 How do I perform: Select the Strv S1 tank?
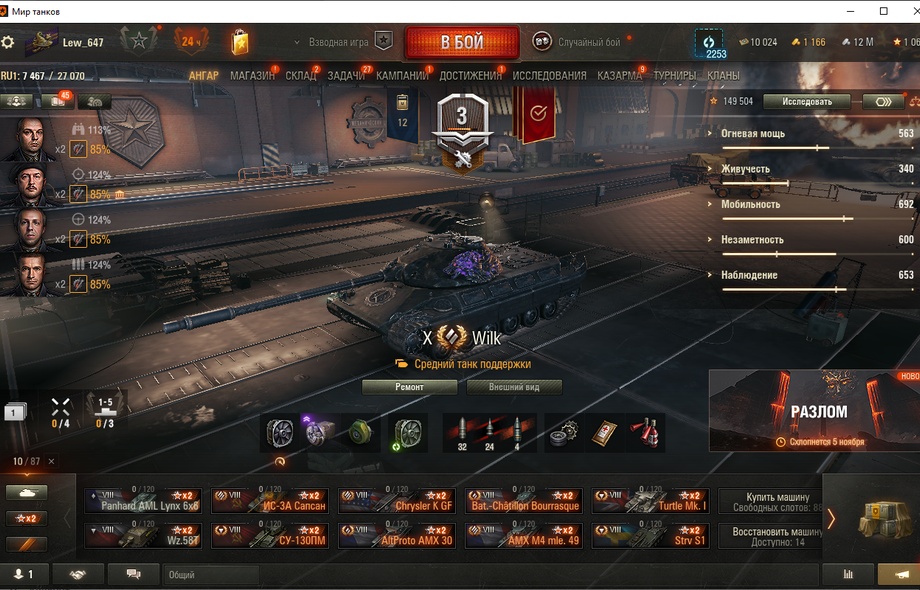pyautogui.click(x=651, y=536)
